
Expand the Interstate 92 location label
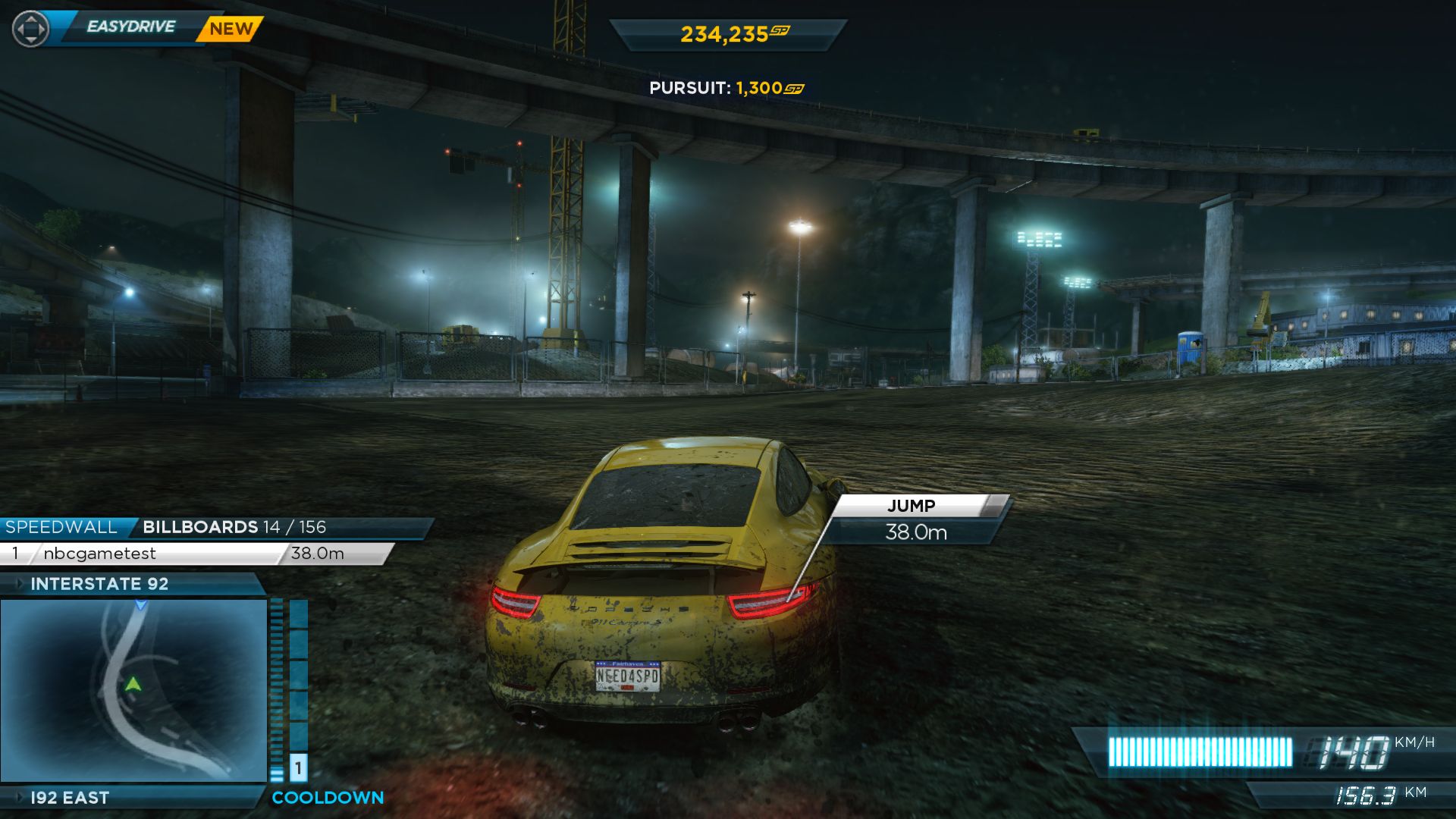tap(99, 584)
